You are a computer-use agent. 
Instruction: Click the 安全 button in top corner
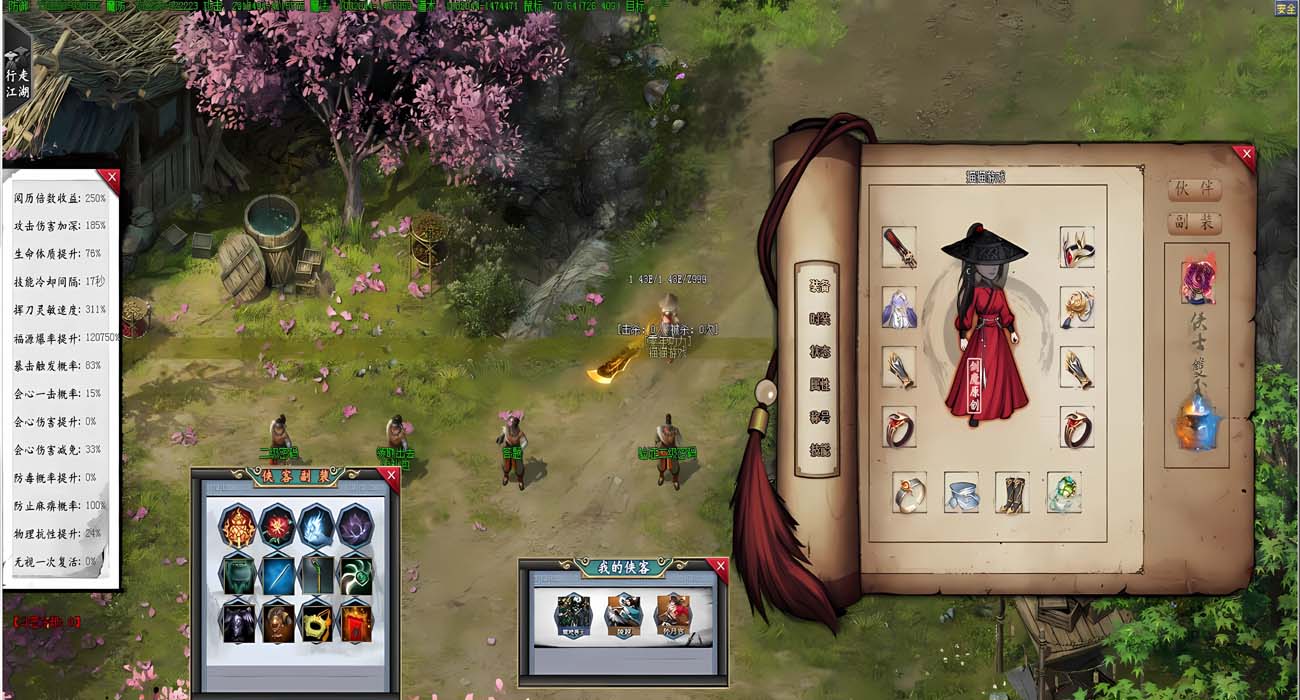point(1286,9)
